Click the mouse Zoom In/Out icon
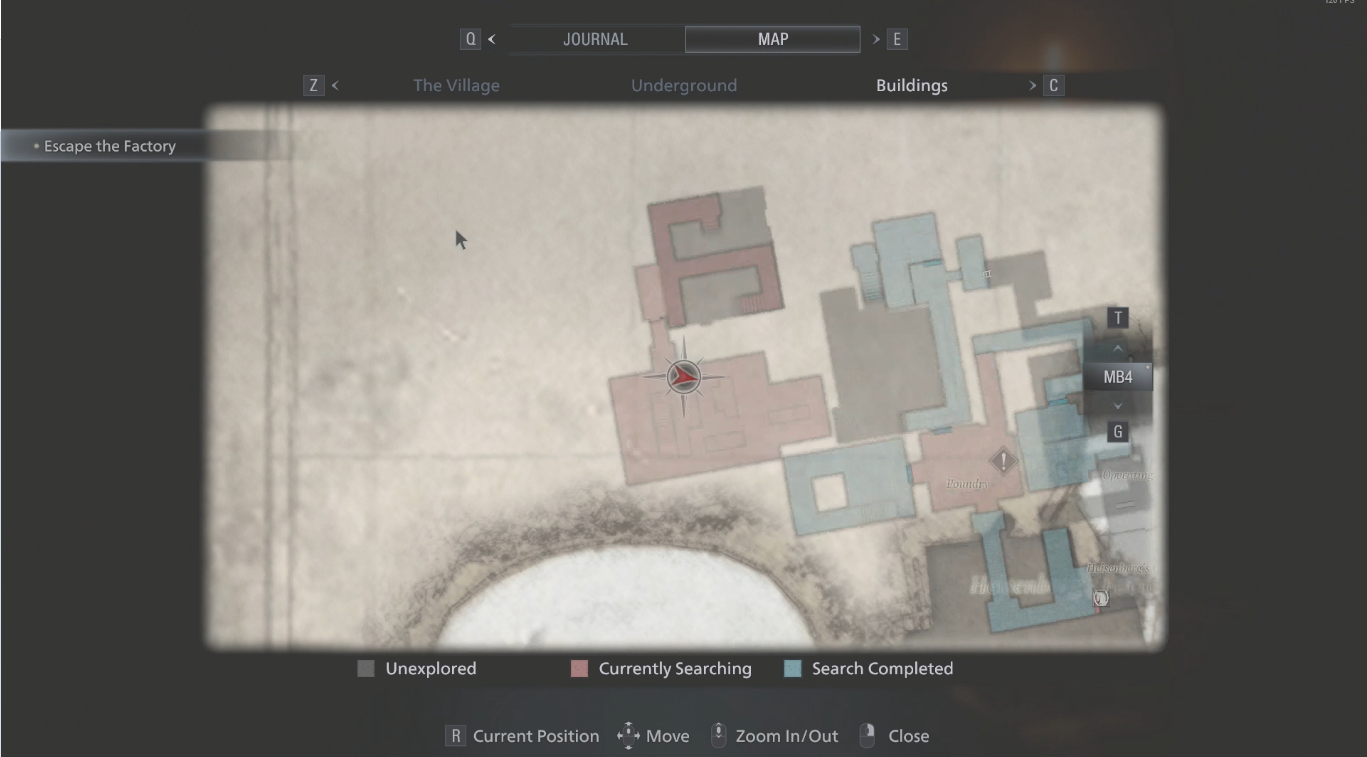1367x757 pixels. tap(717, 734)
